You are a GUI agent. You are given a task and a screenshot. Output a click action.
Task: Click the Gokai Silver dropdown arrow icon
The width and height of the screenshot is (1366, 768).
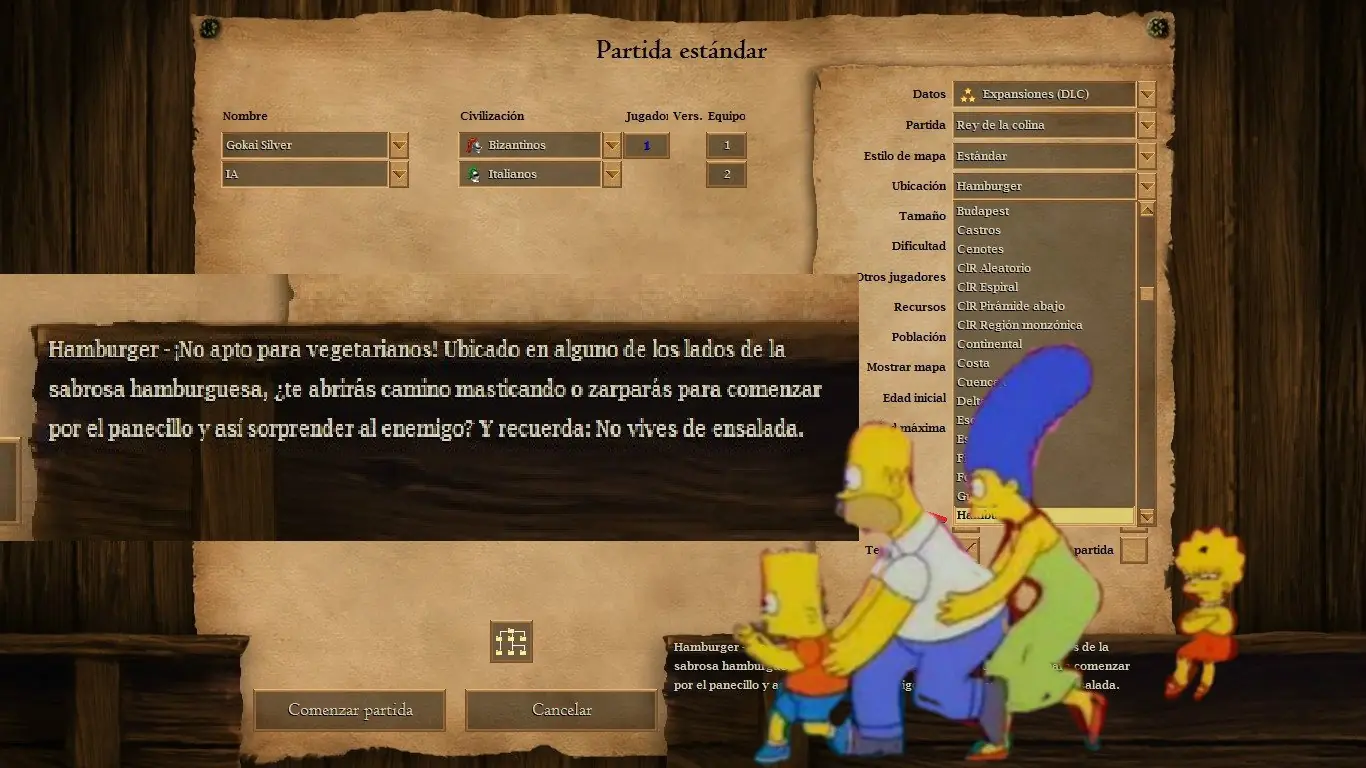(398, 145)
